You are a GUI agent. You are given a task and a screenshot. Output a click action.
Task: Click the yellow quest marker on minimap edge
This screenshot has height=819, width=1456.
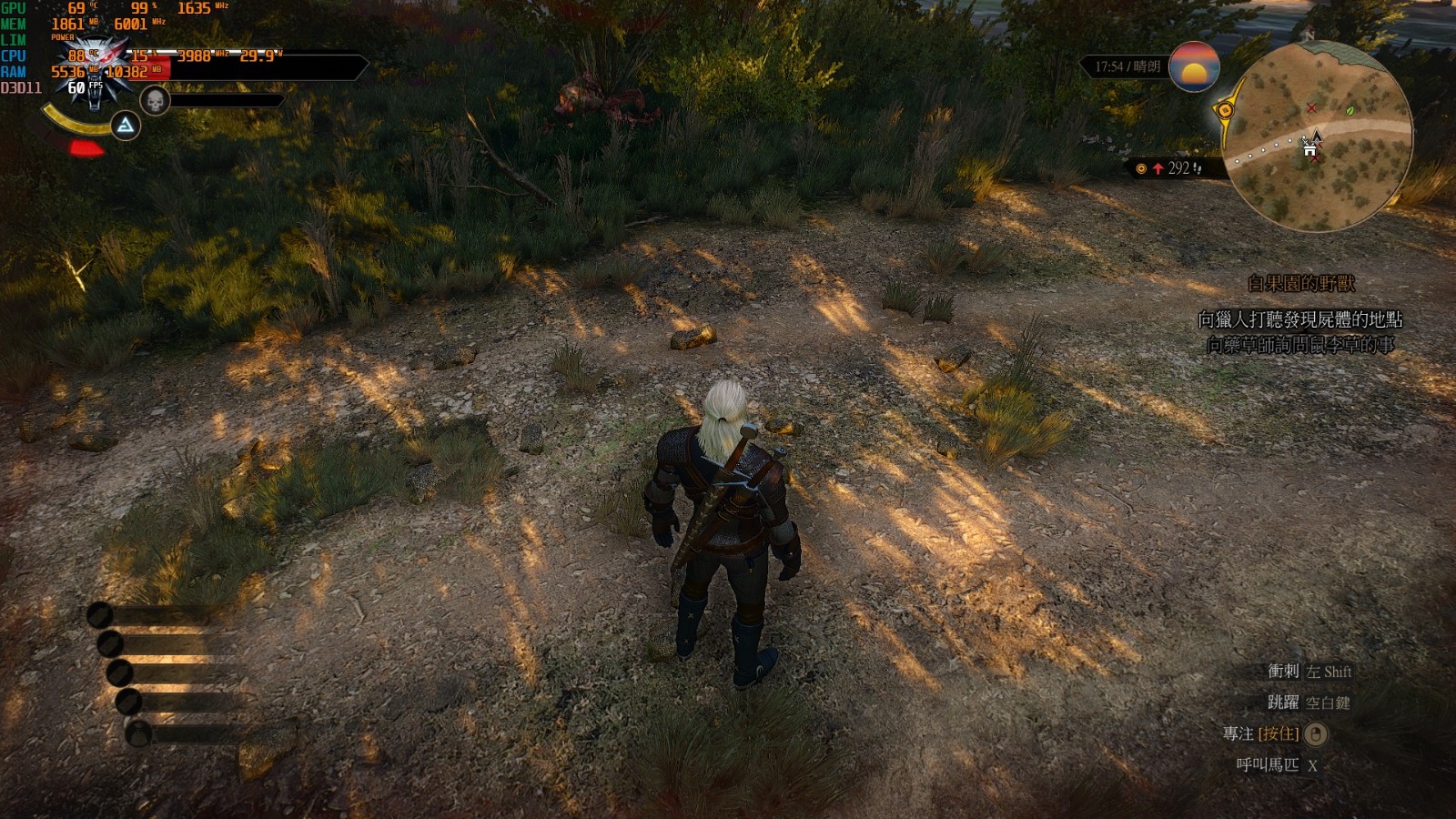coord(1226,110)
